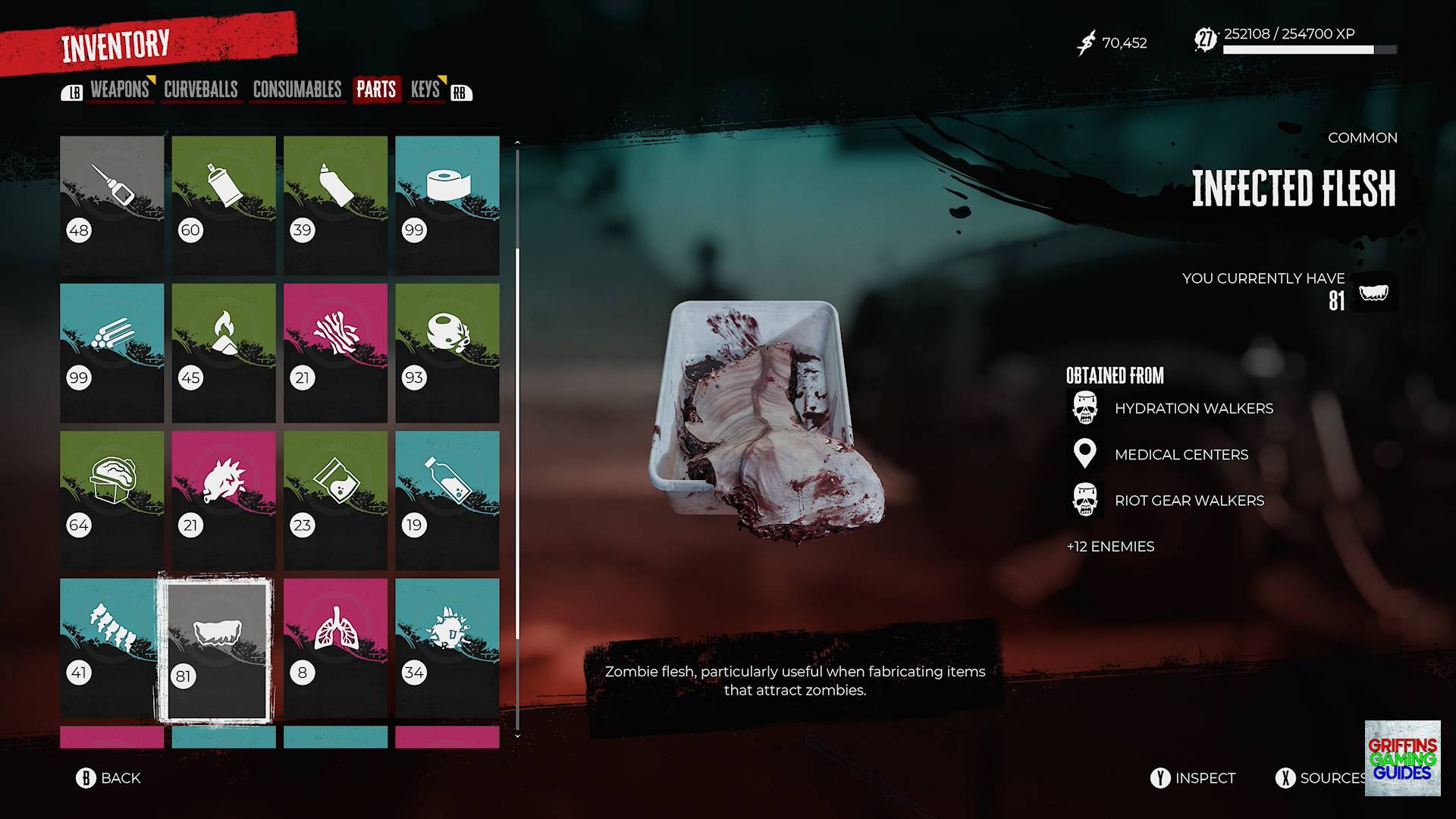Select the Parts tab
The image size is (1456, 819).
tap(376, 89)
